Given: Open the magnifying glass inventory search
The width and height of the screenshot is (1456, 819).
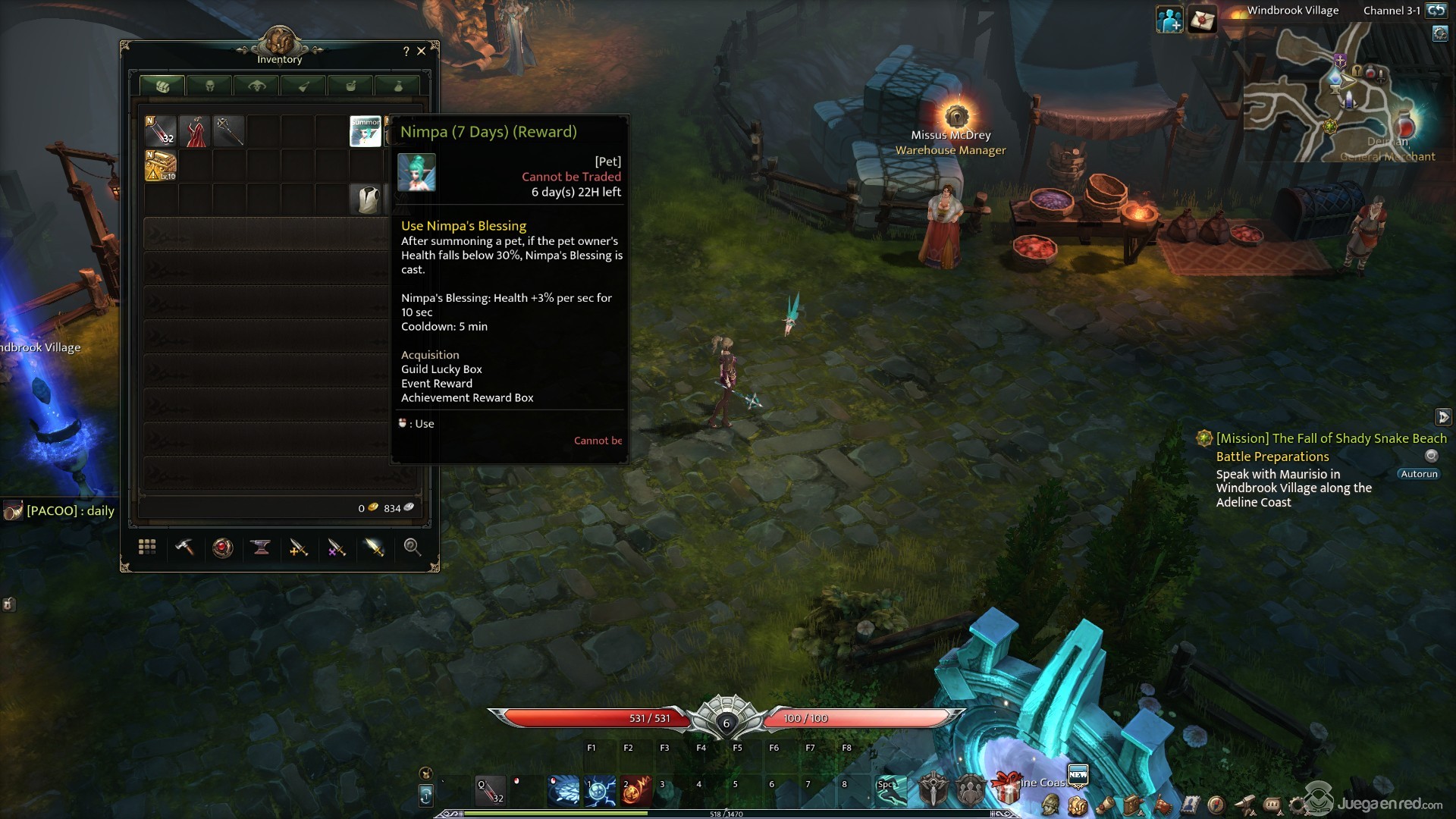Looking at the screenshot, I should point(412,547).
